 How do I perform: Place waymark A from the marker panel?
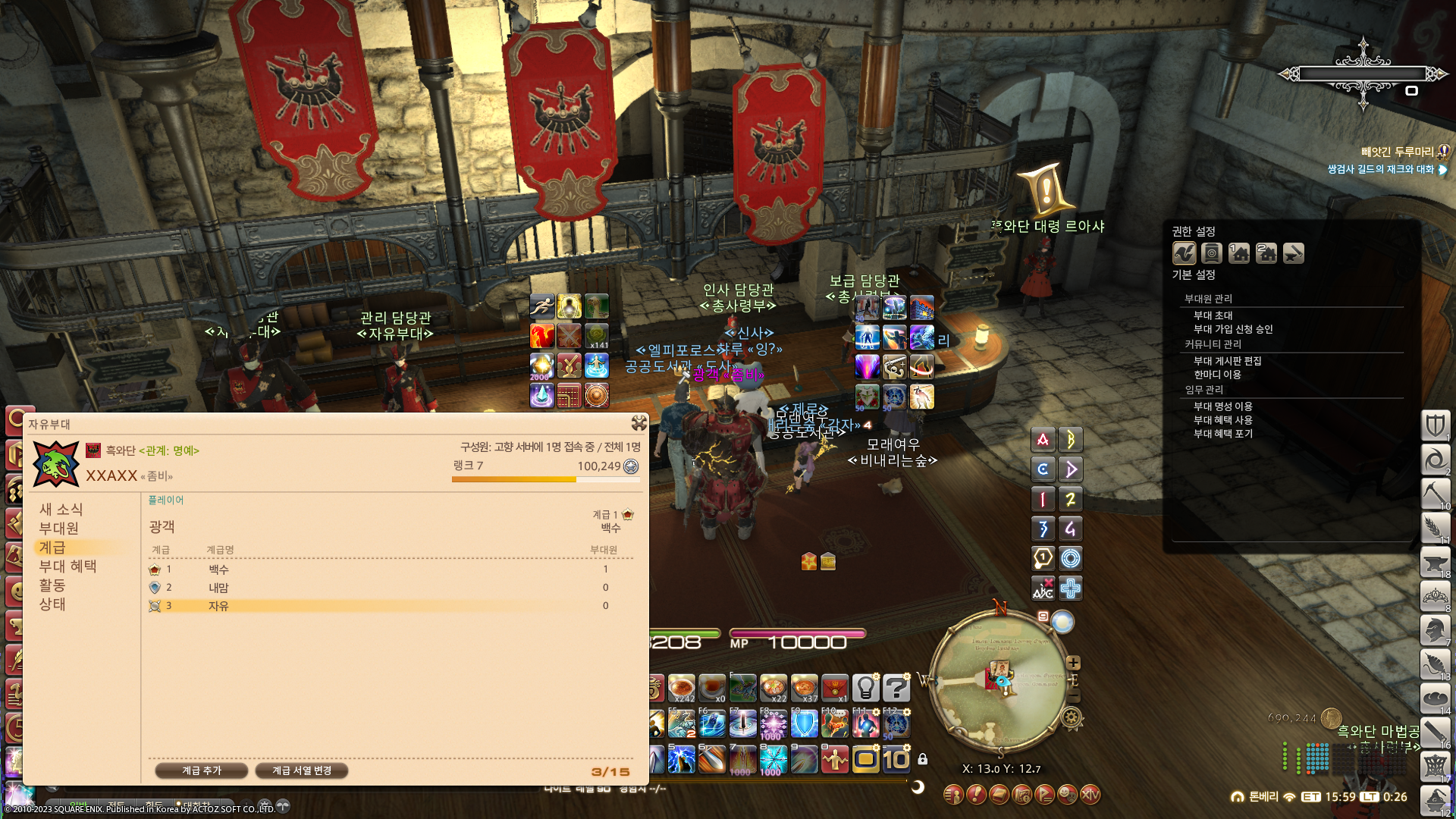(x=1043, y=440)
